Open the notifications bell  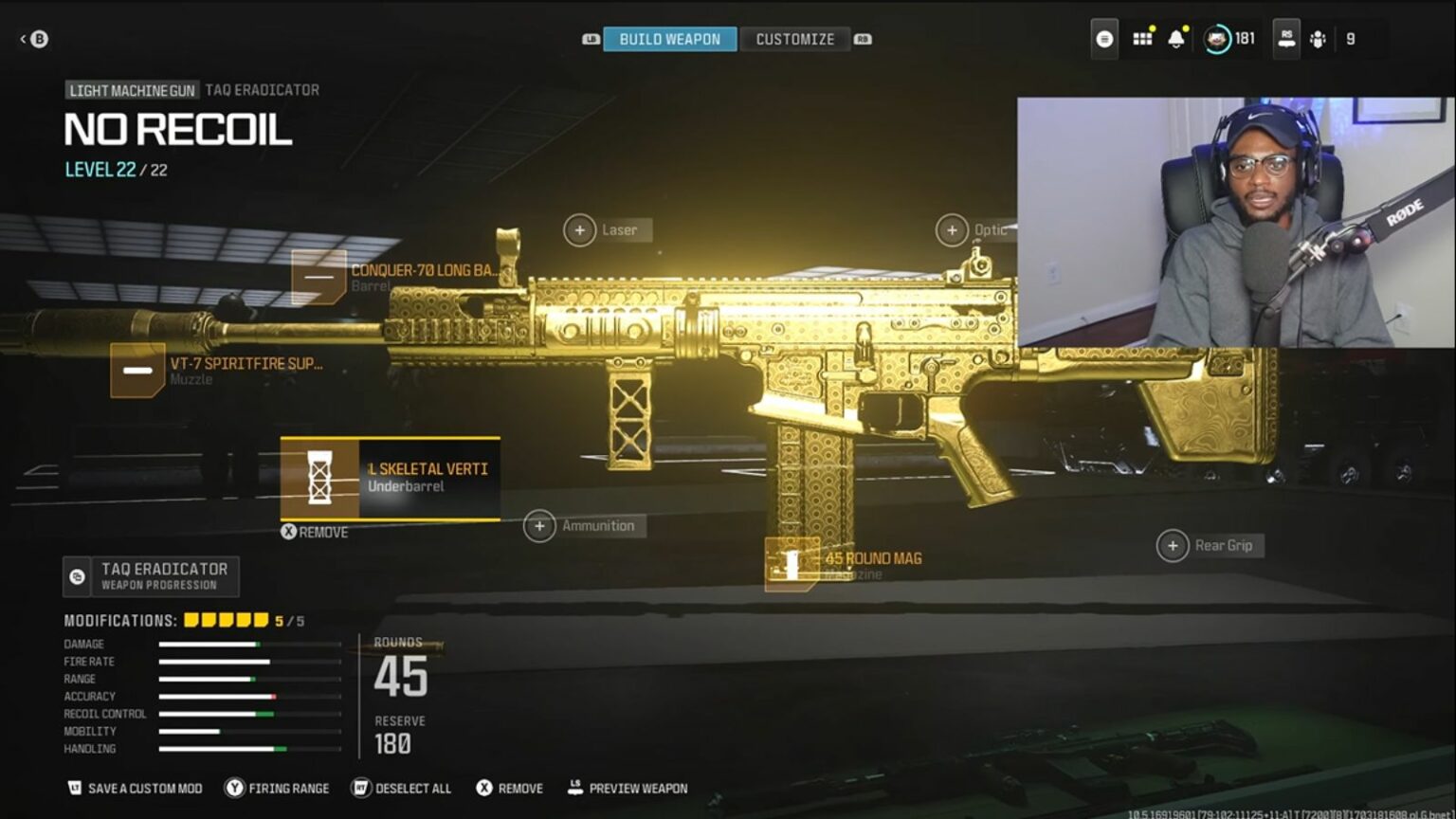pyautogui.click(x=1176, y=39)
